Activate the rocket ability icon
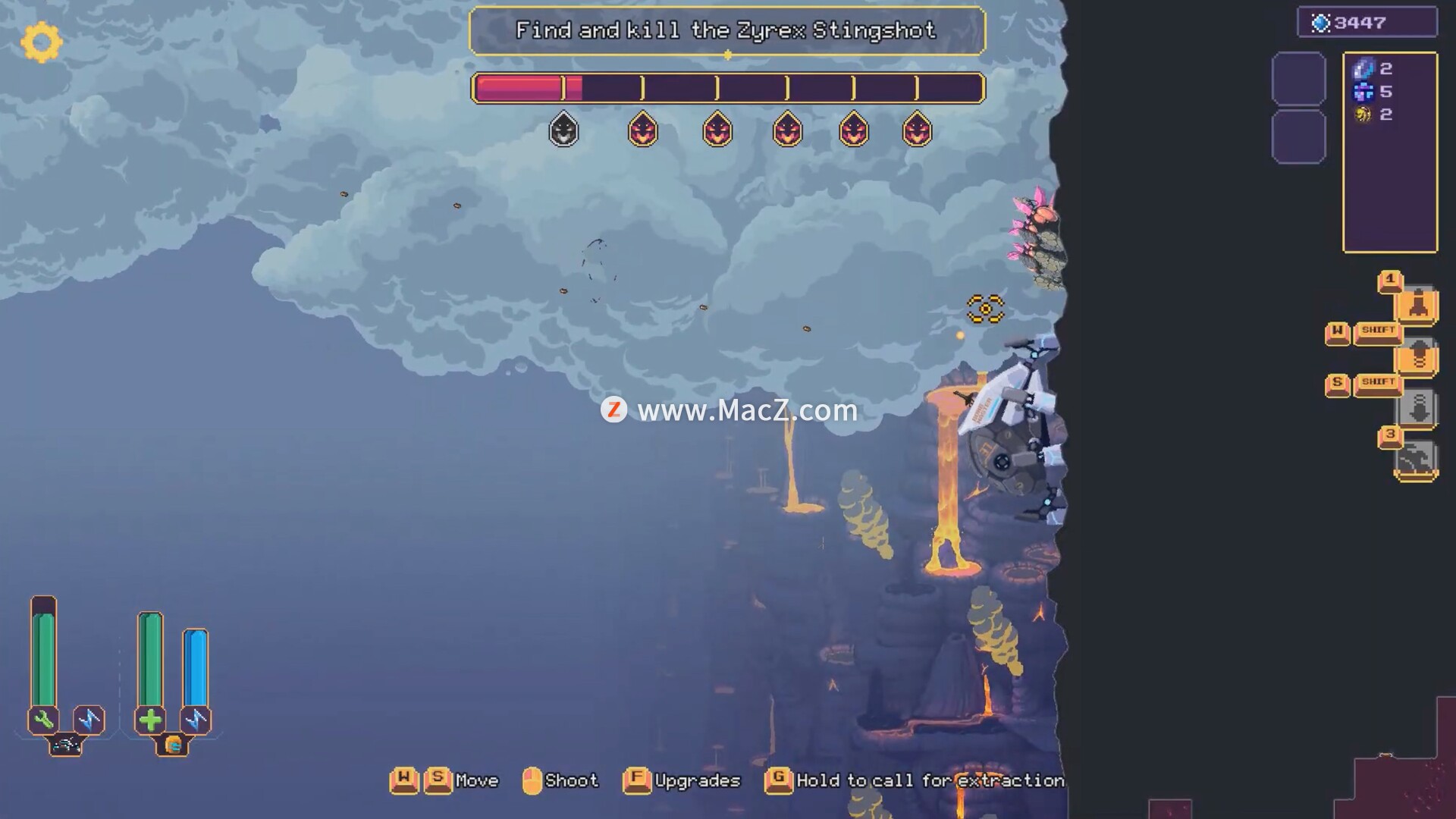The image size is (1456, 819). pos(1417,306)
